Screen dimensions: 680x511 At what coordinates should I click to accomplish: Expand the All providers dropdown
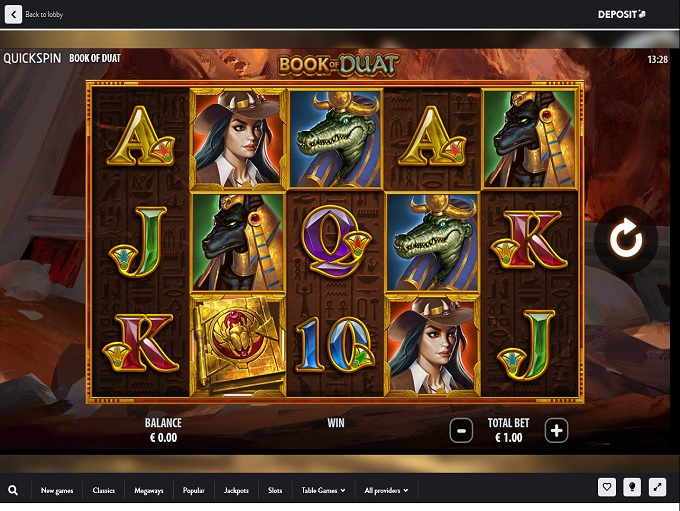(x=386, y=490)
